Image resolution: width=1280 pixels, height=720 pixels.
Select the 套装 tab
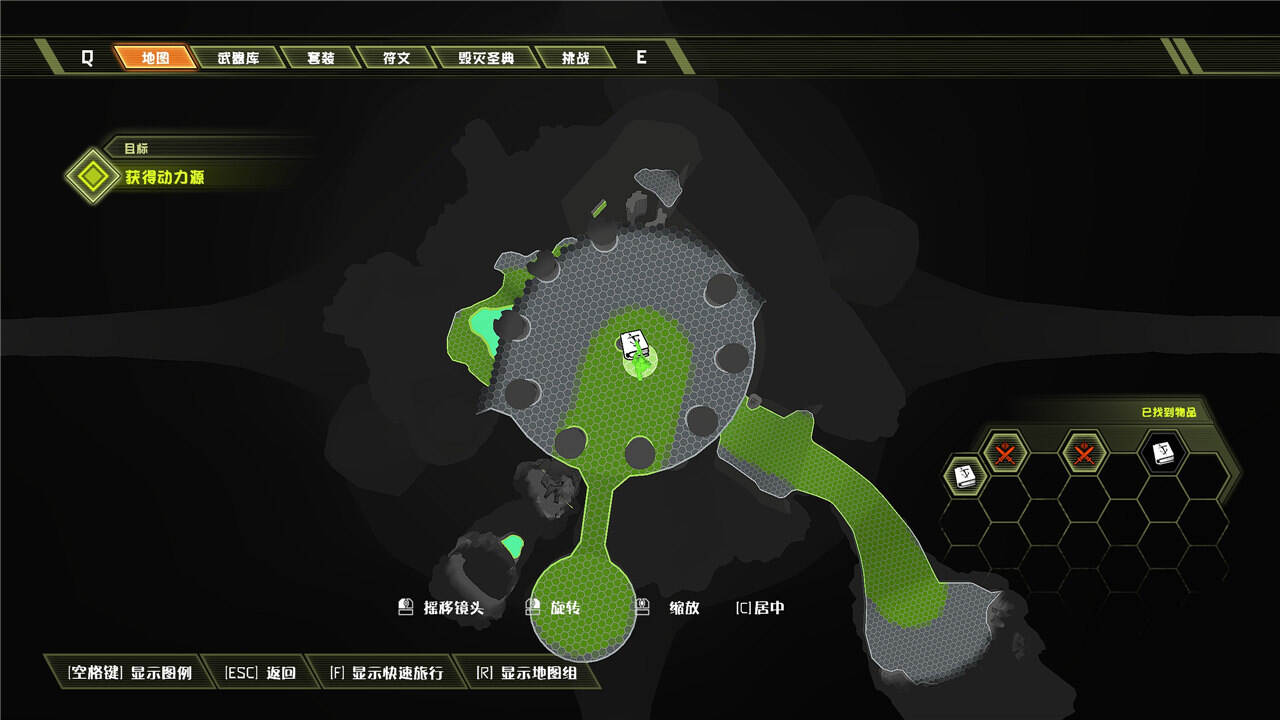[x=320, y=57]
